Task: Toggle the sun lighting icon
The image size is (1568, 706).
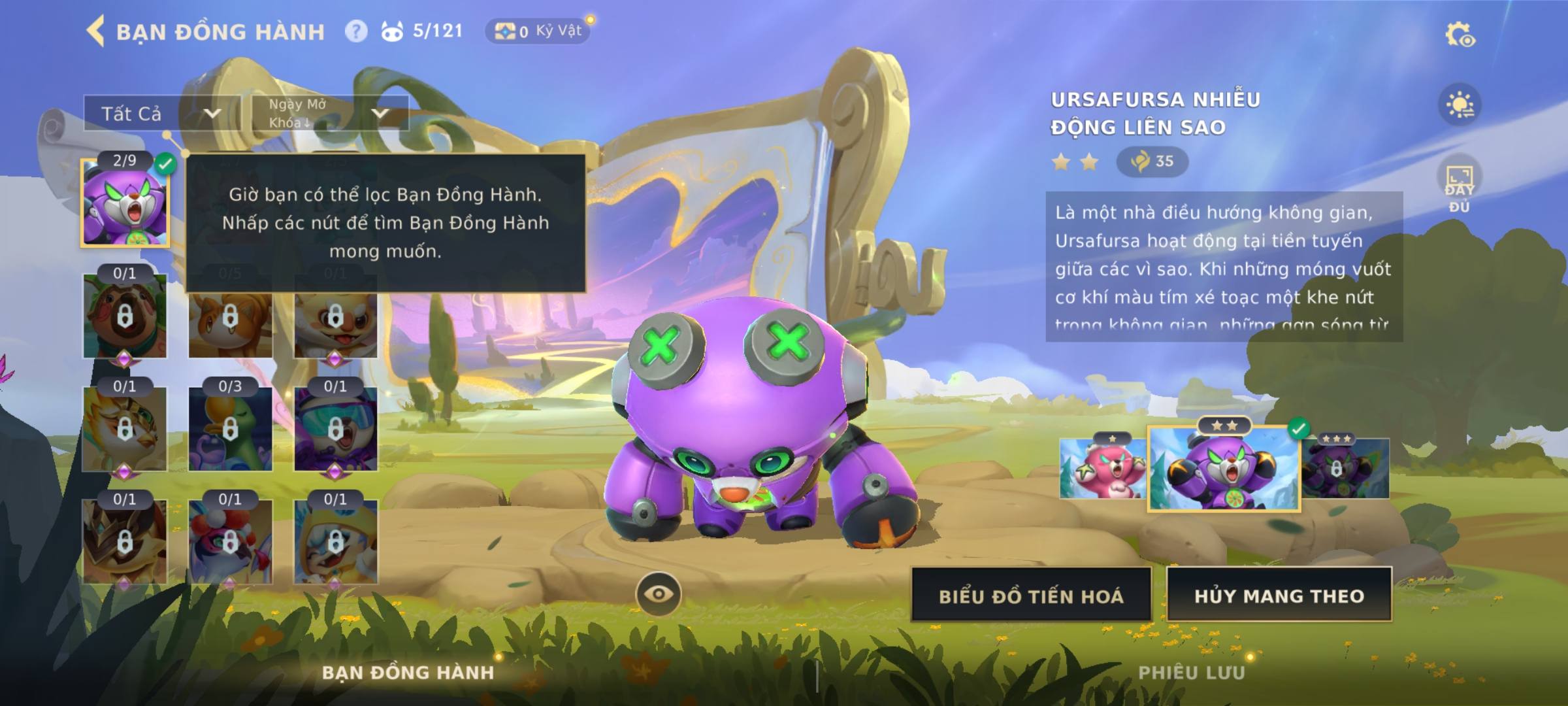Action: tap(1460, 105)
